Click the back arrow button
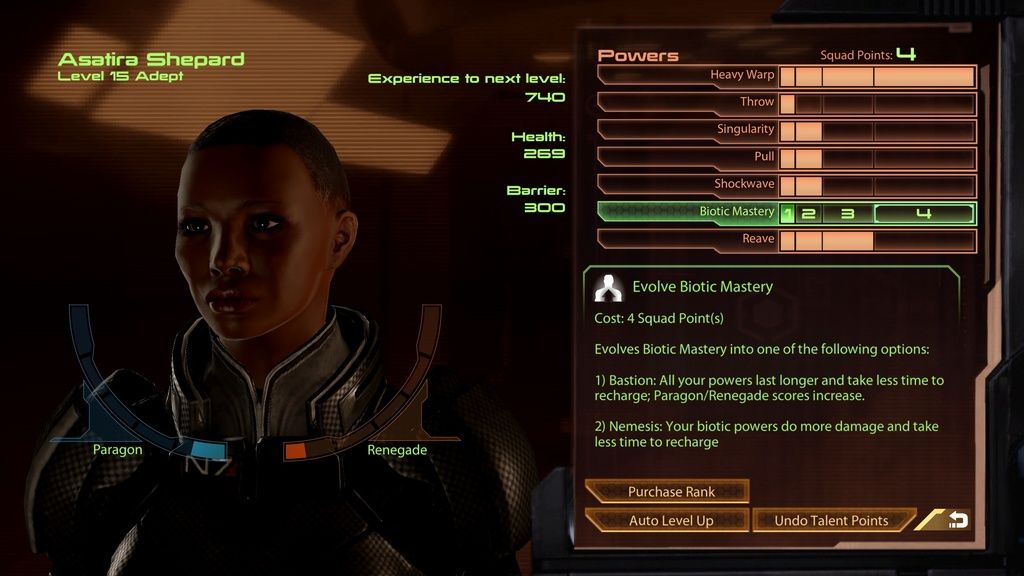Screen dimensions: 1024x576 pos(956,520)
